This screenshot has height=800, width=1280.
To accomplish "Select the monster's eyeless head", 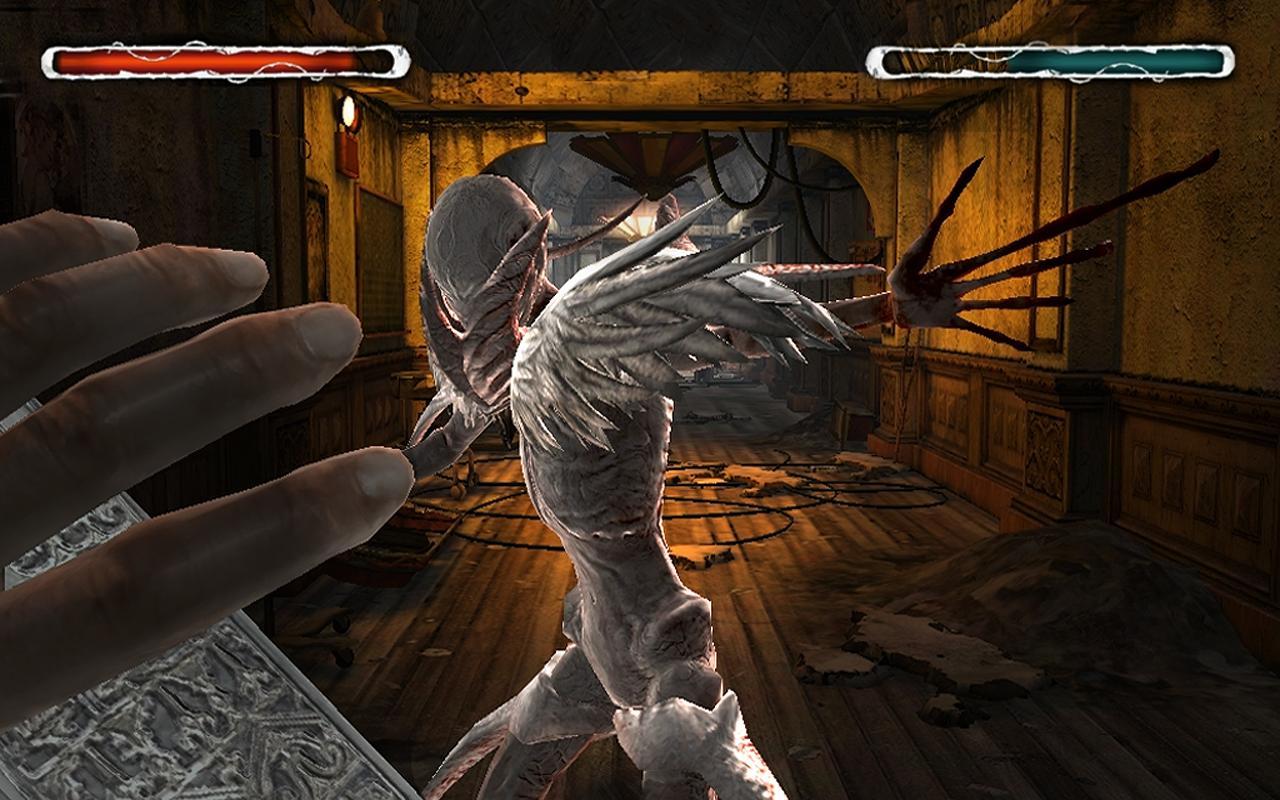I will pyautogui.click(x=480, y=250).
